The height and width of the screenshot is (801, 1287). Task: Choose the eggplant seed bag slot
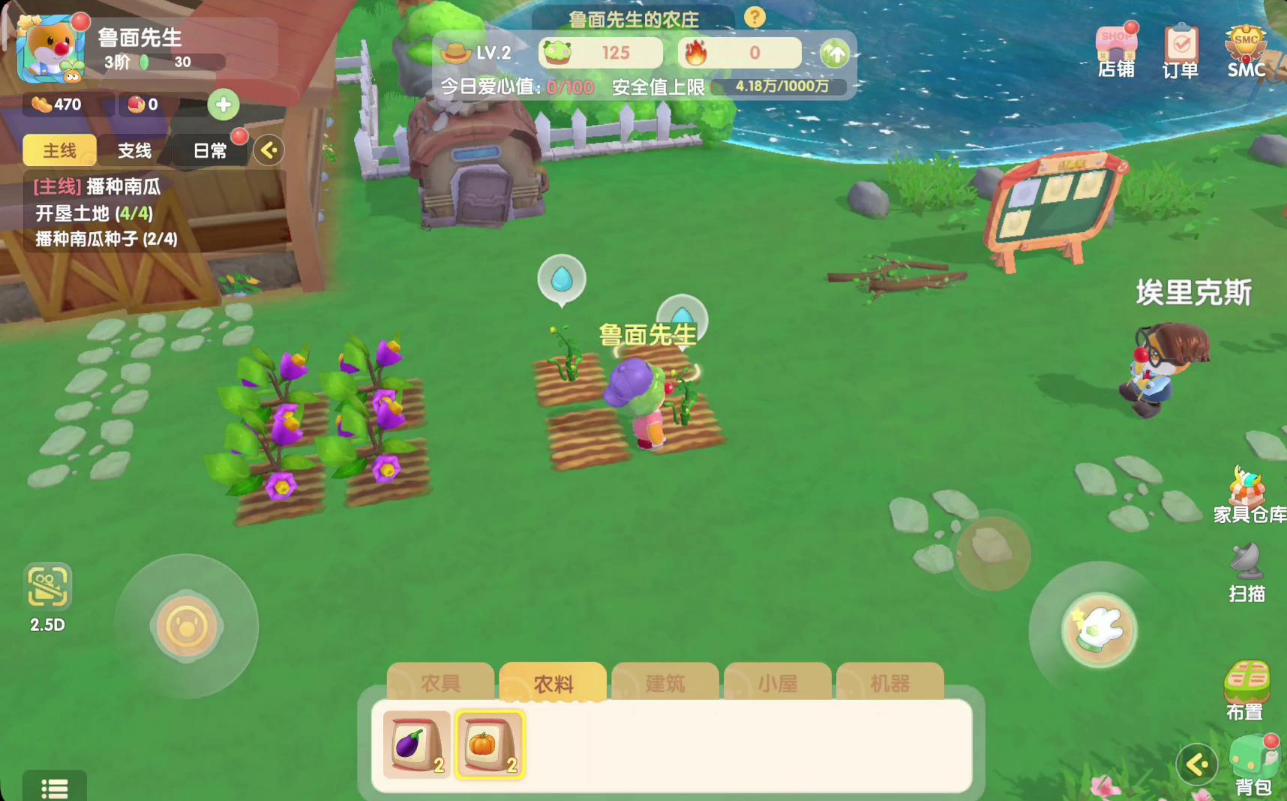[416, 744]
